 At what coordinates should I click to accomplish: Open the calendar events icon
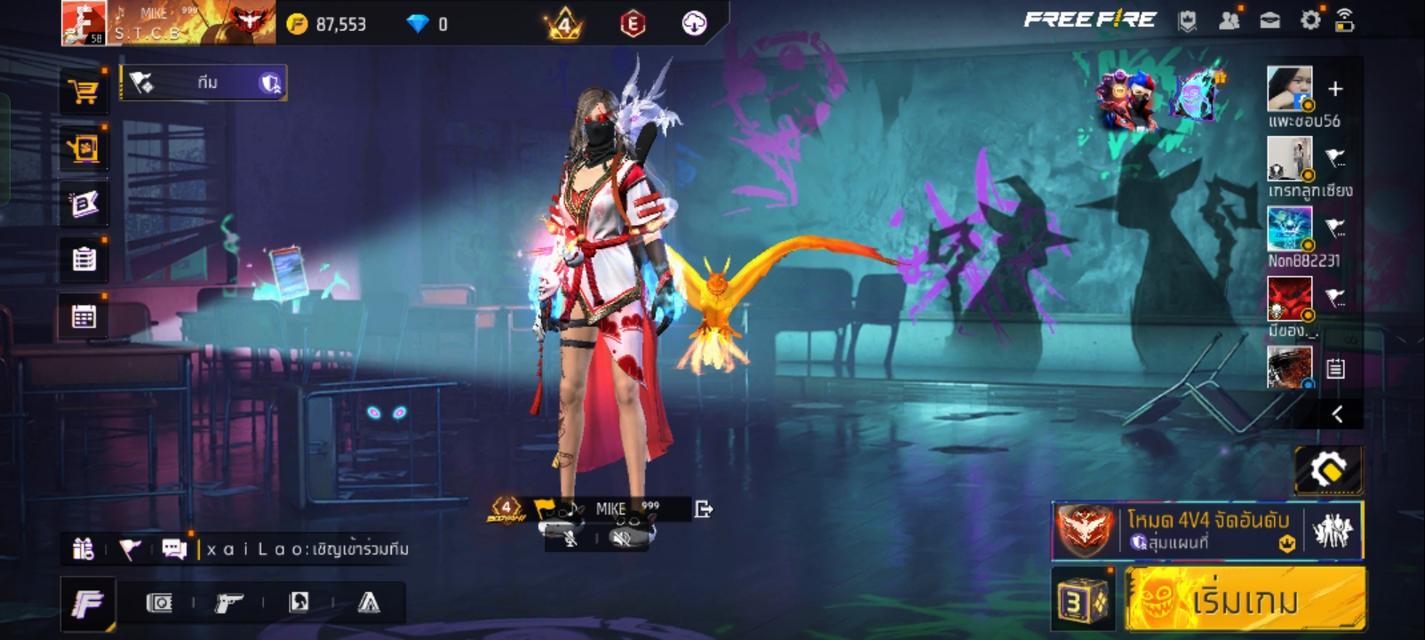[x=84, y=317]
